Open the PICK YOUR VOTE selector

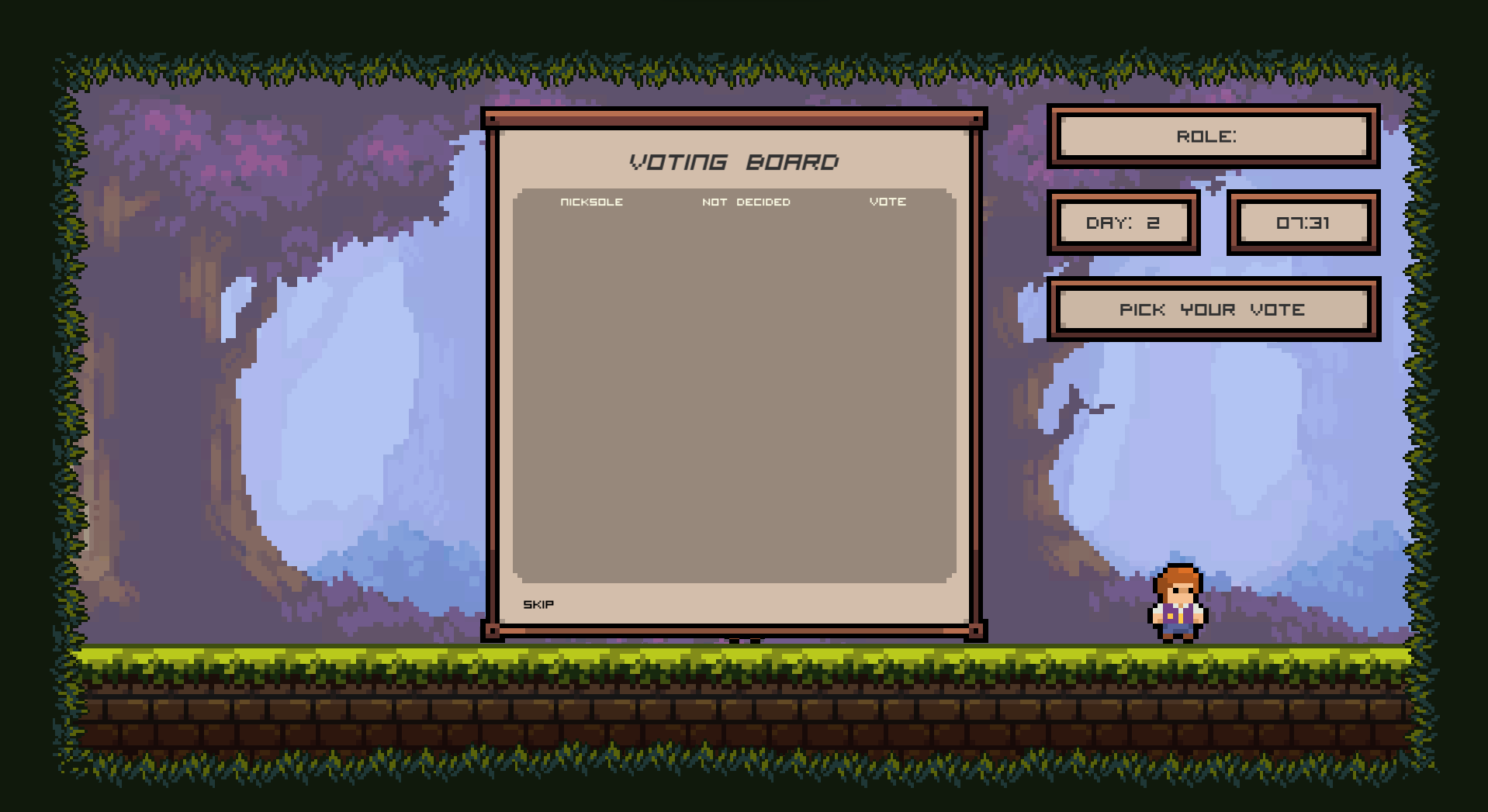click(x=1213, y=309)
